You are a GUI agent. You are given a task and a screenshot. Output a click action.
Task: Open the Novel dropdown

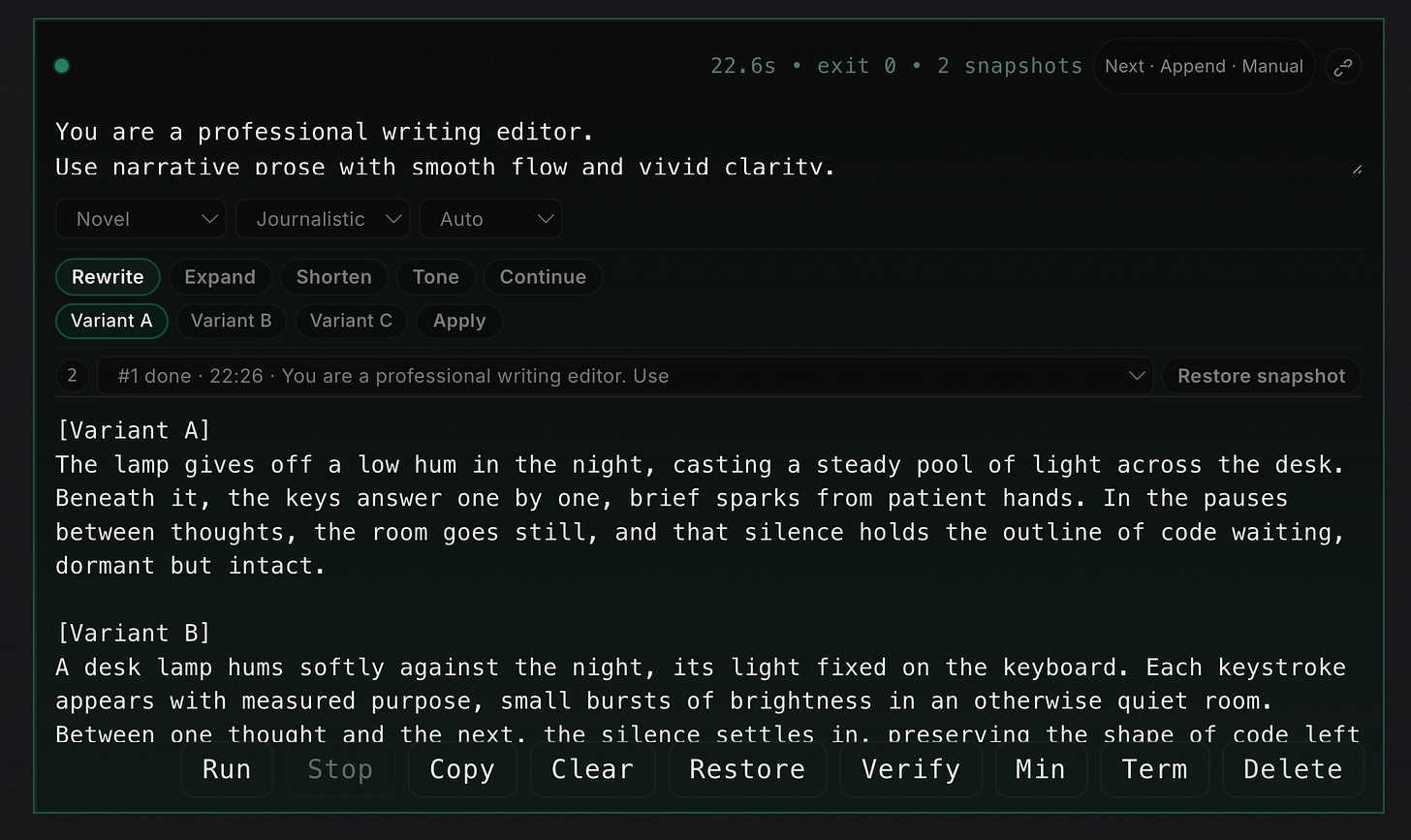pos(141,218)
